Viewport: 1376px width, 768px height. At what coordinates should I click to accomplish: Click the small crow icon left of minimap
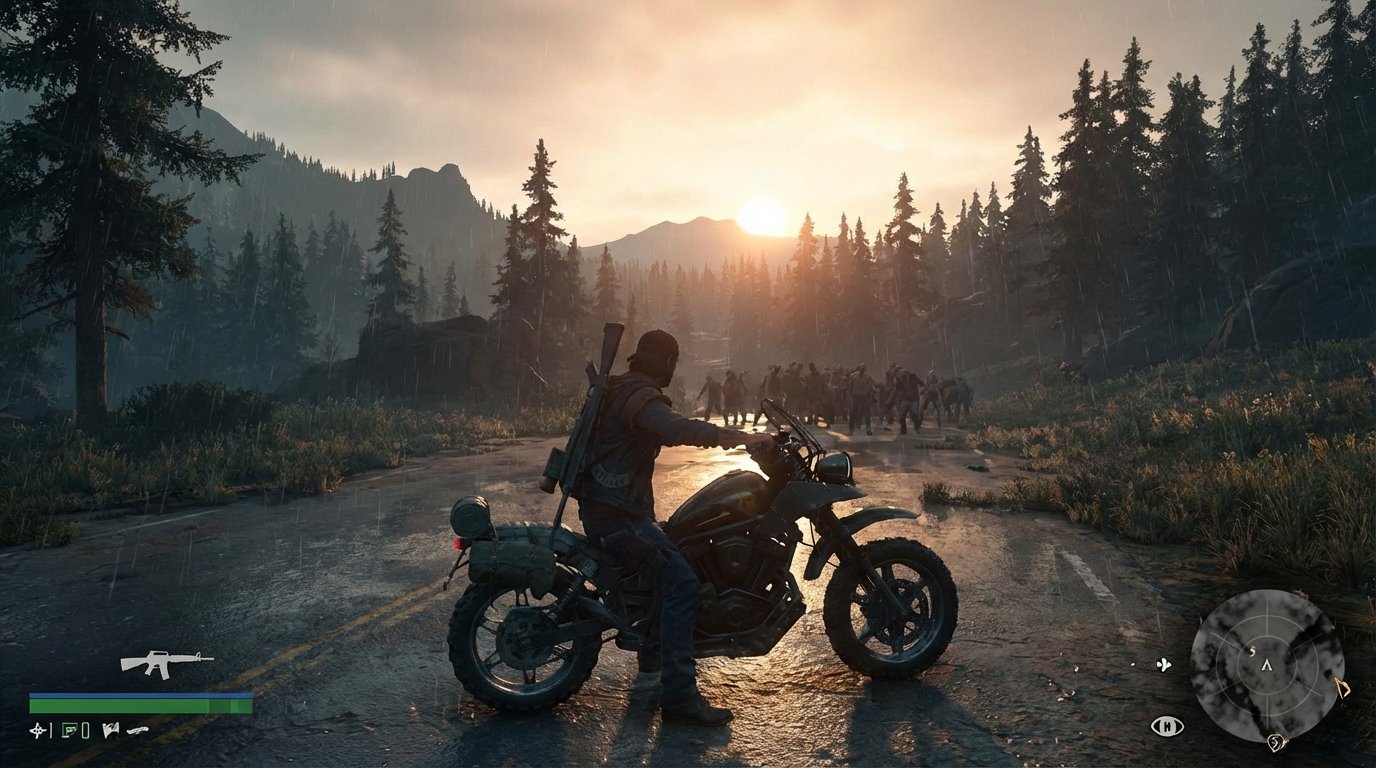coord(1163,666)
